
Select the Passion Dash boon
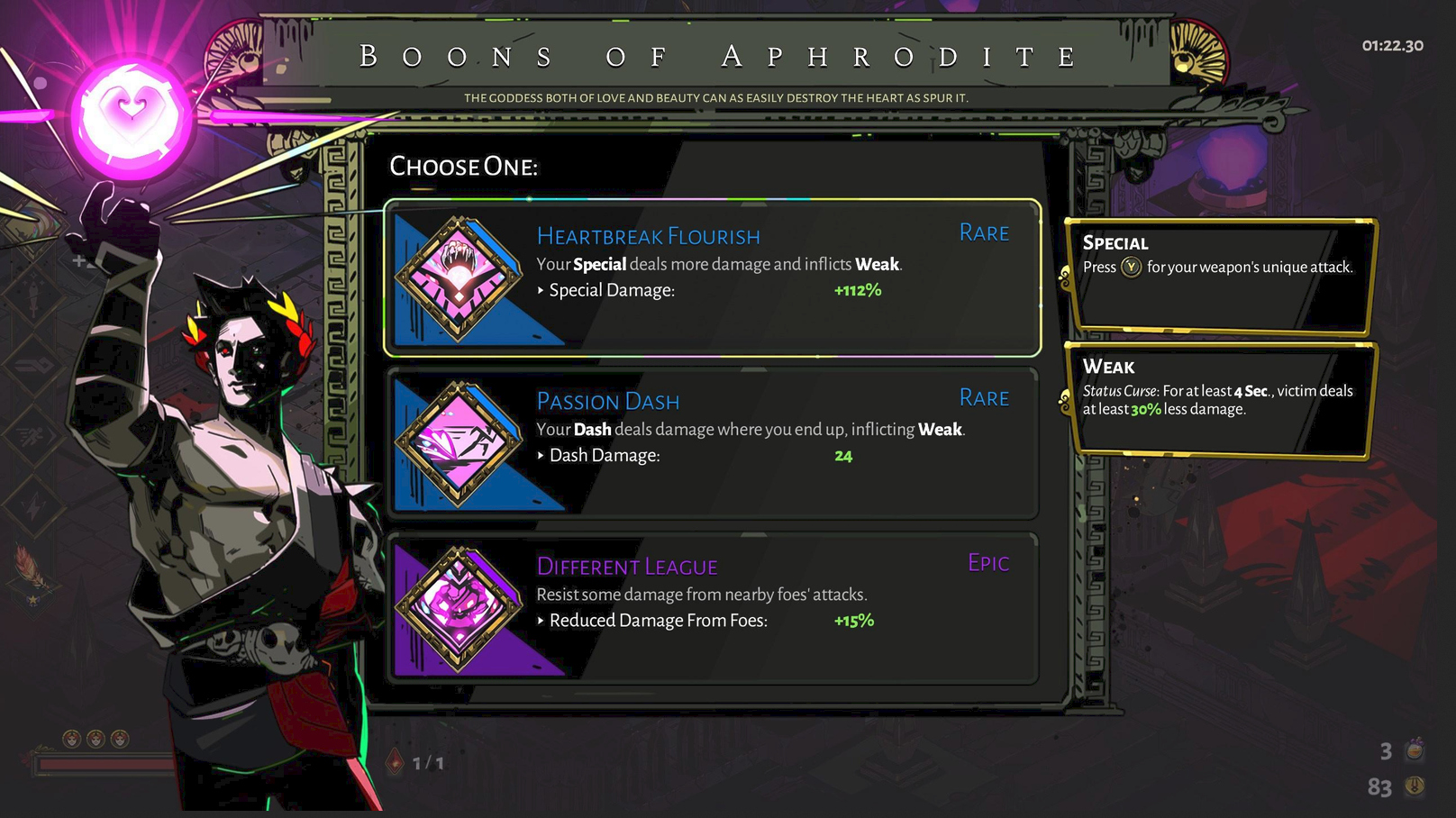[712, 442]
